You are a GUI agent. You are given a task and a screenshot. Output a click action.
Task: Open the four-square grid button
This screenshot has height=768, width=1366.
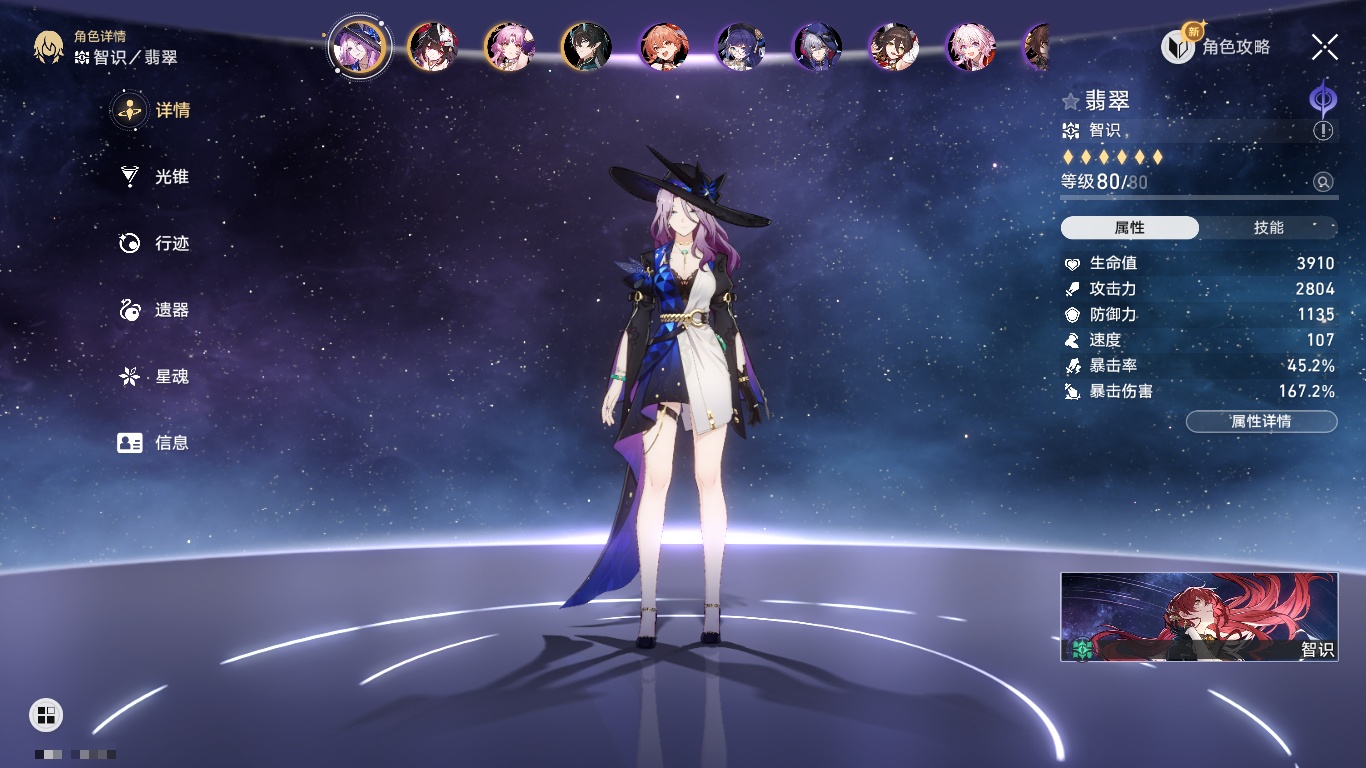coord(46,714)
